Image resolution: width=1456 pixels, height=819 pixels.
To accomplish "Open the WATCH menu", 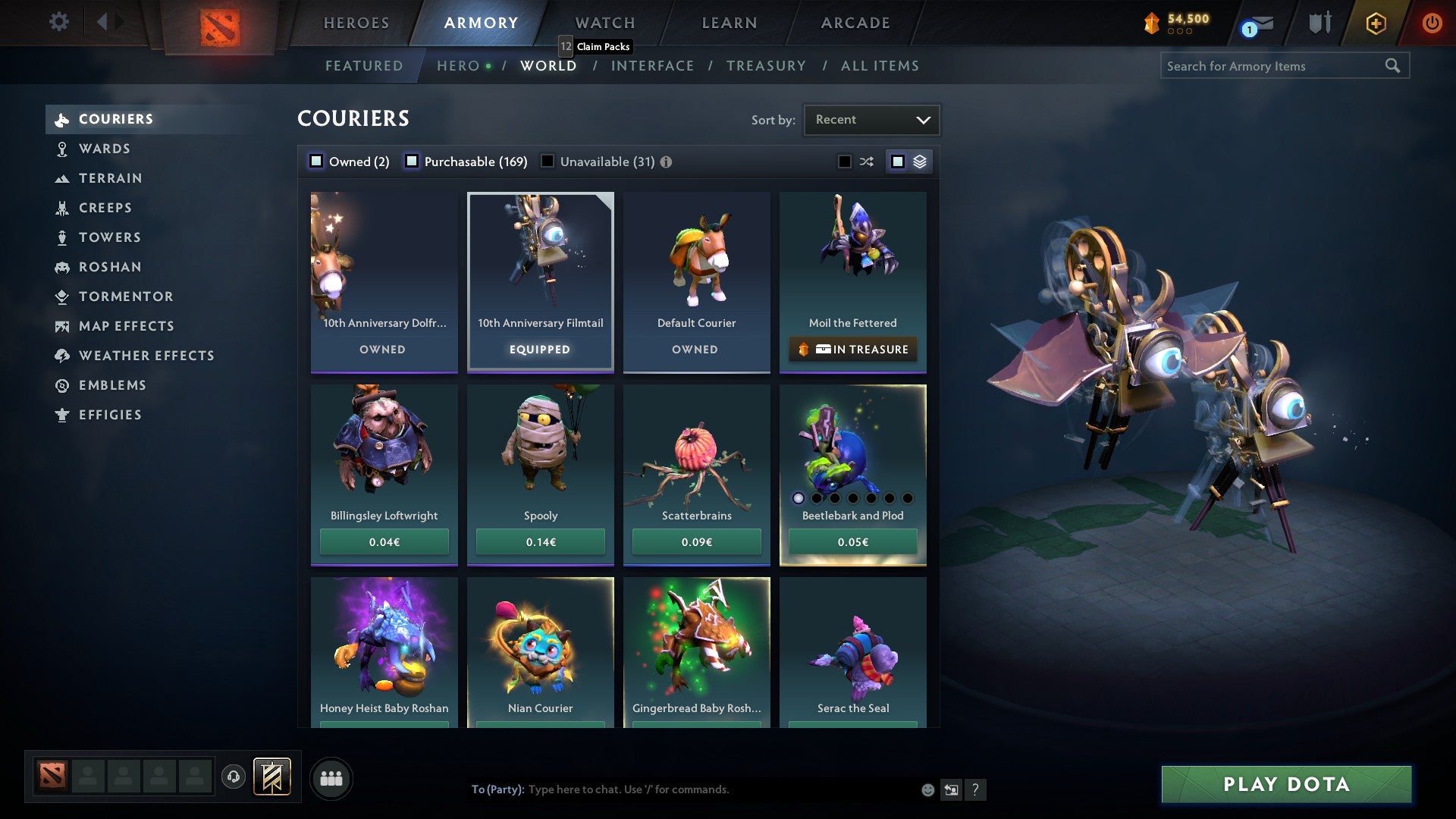I will 604,23.
